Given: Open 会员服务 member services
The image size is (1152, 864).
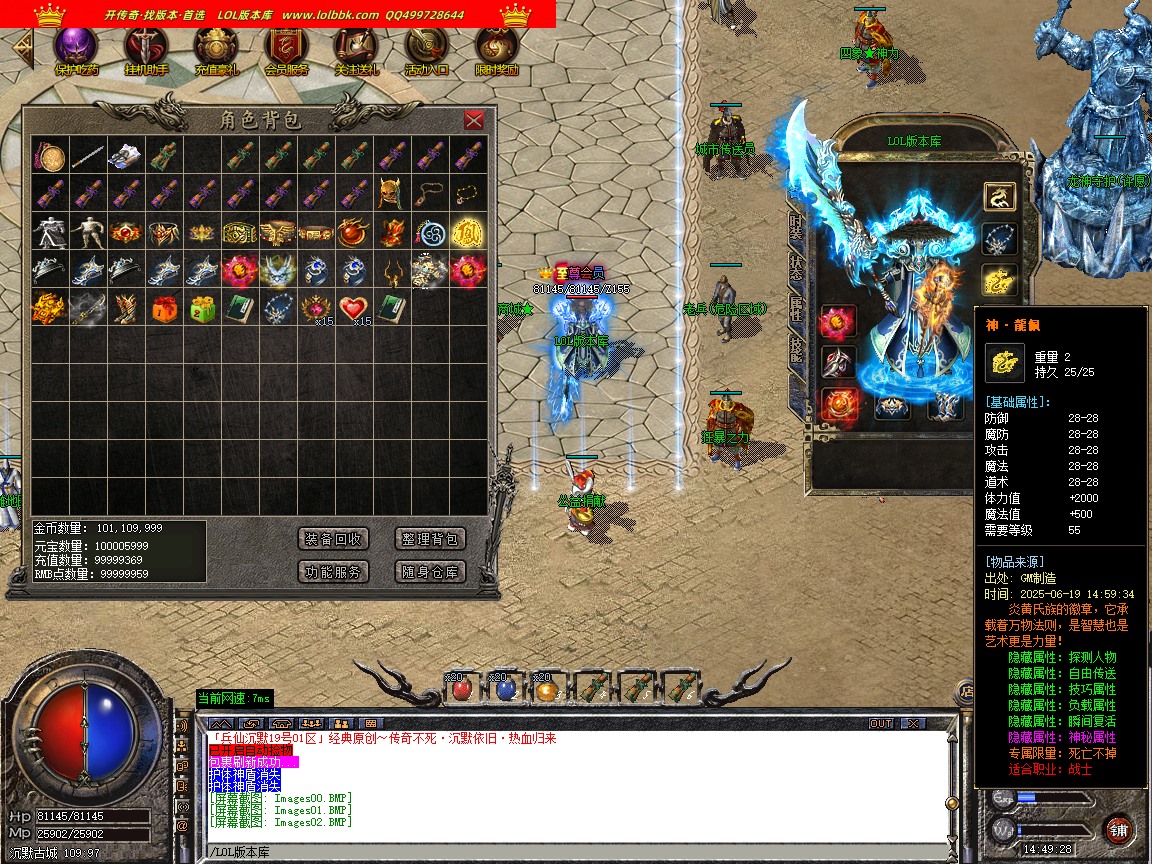Looking at the screenshot, I should (x=286, y=50).
